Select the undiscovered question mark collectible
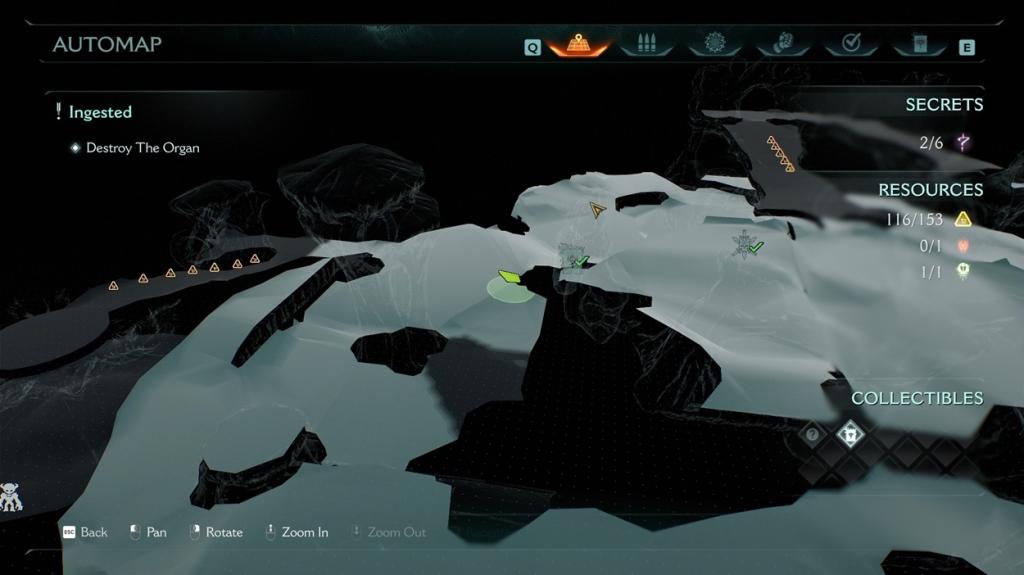 (813, 435)
